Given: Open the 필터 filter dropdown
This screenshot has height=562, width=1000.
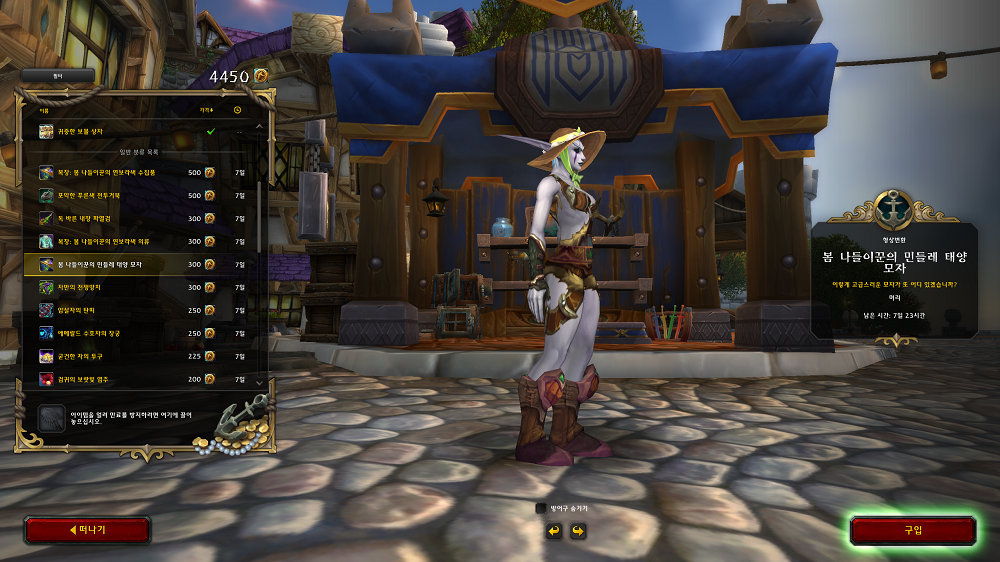Looking at the screenshot, I should coord(57,75).
